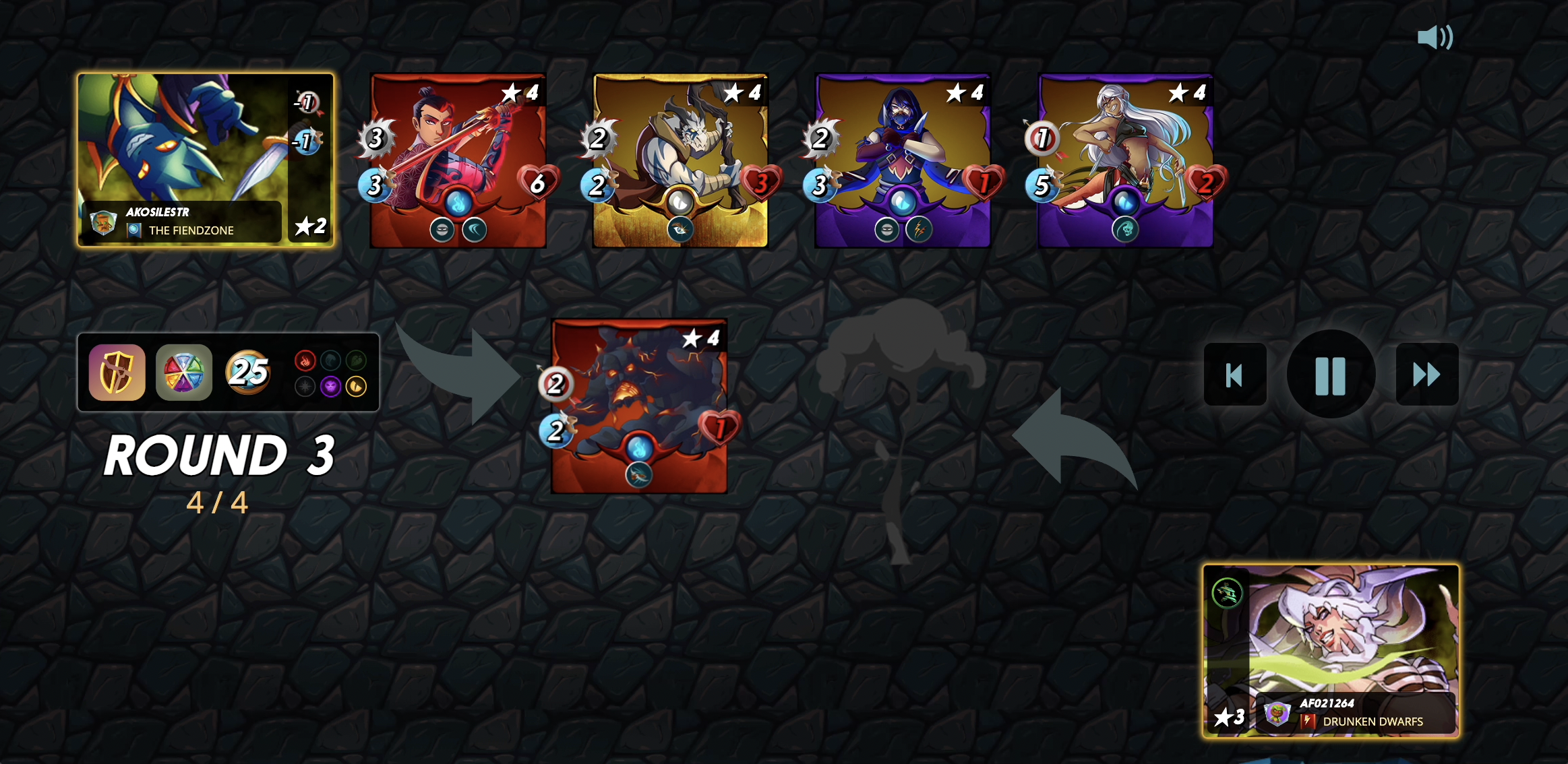Screen dimensions: 1568x764
Task: Choose the horned white dragon warrior card
Action: click(x=680, y=160)
